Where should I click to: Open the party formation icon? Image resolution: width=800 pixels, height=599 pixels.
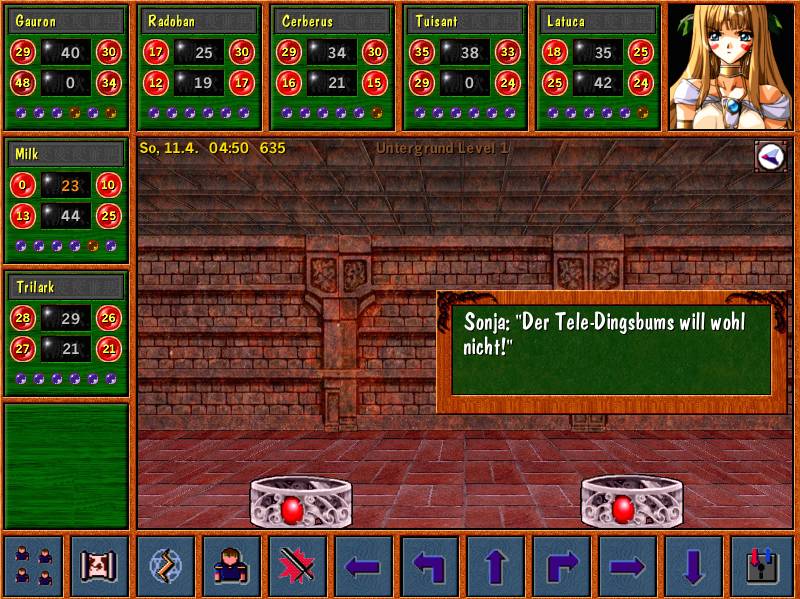34,566
